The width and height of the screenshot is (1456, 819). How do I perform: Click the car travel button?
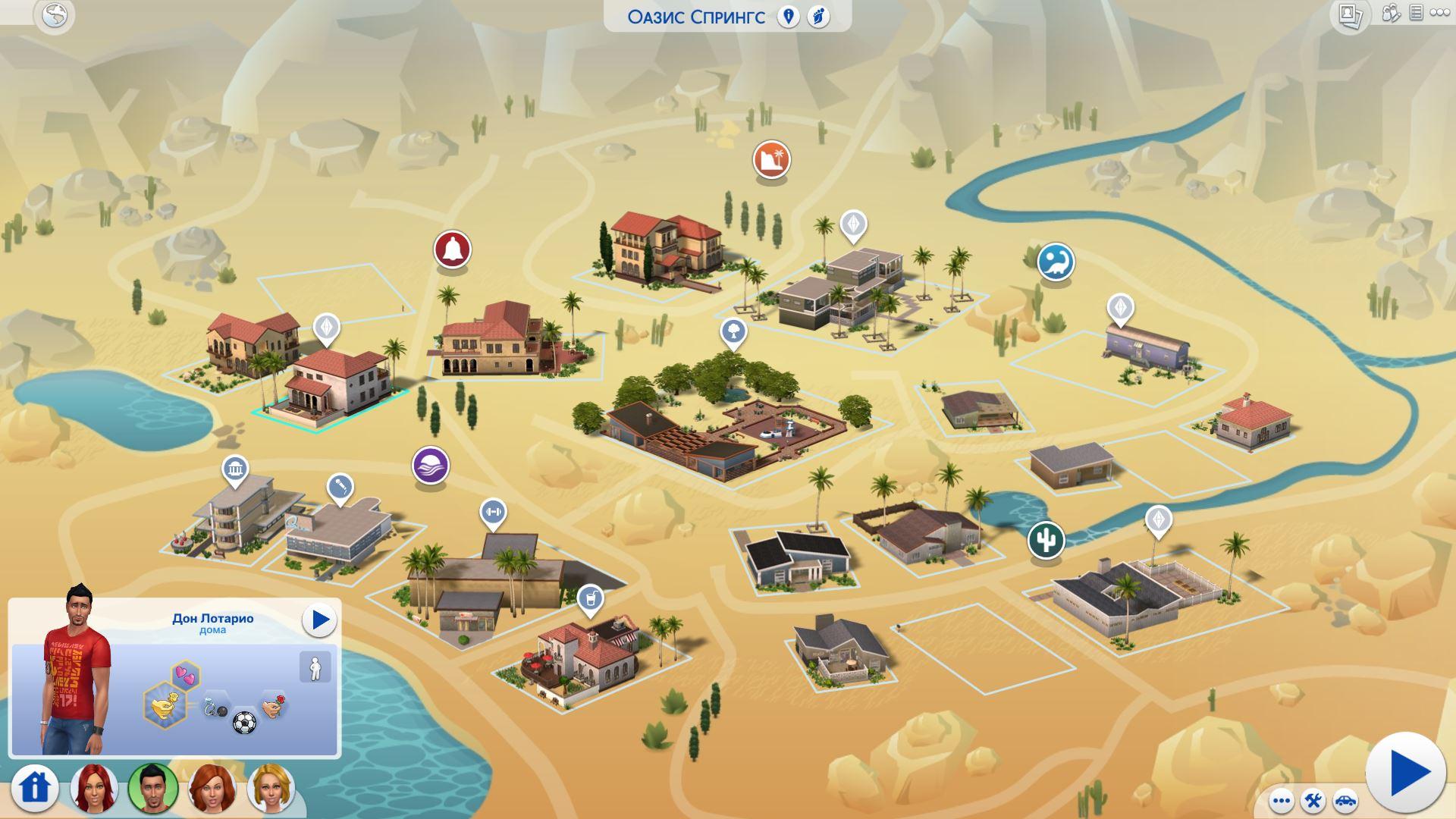(1345, 801)
